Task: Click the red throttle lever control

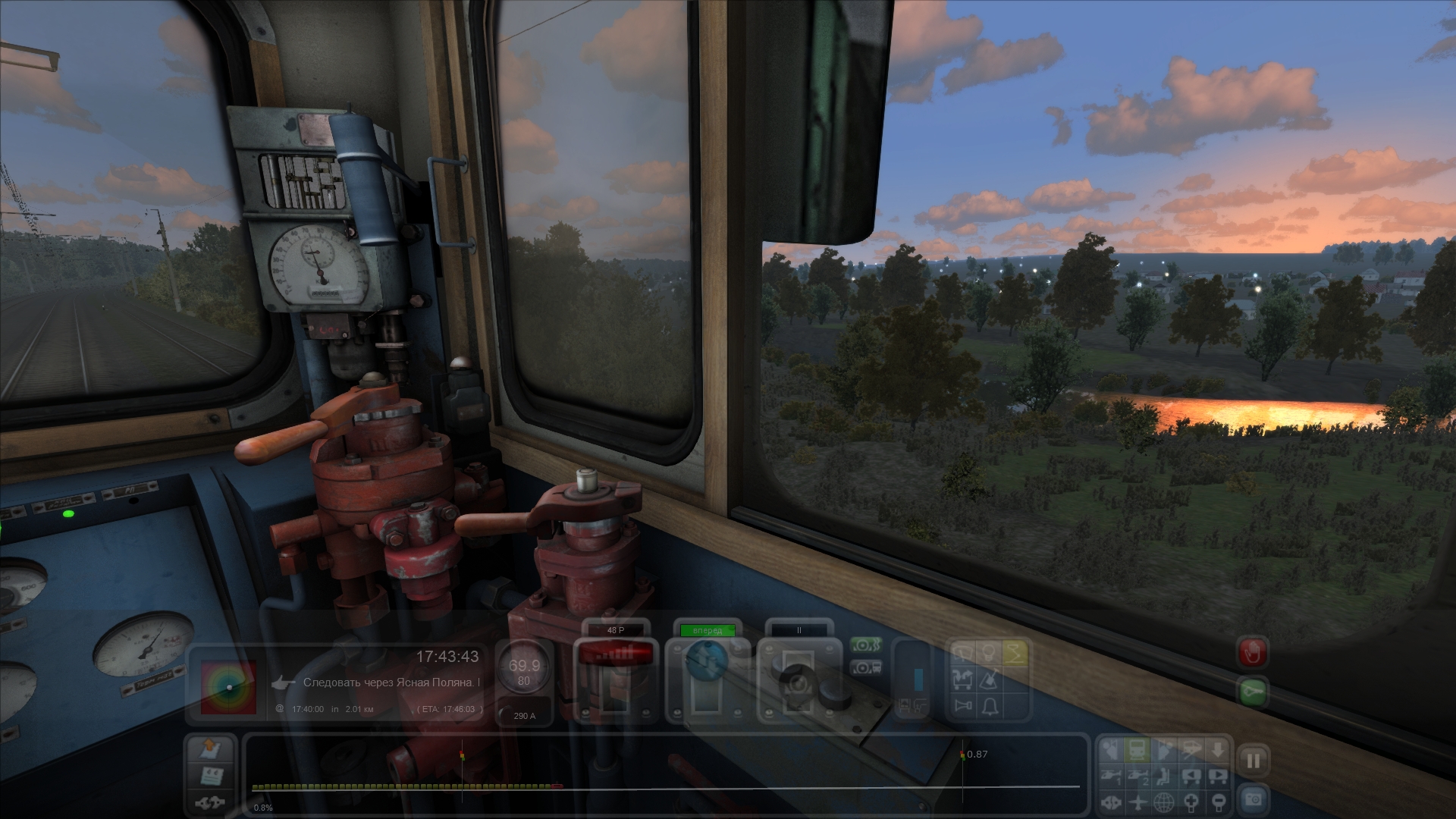Action: click(x=615, y=679)
